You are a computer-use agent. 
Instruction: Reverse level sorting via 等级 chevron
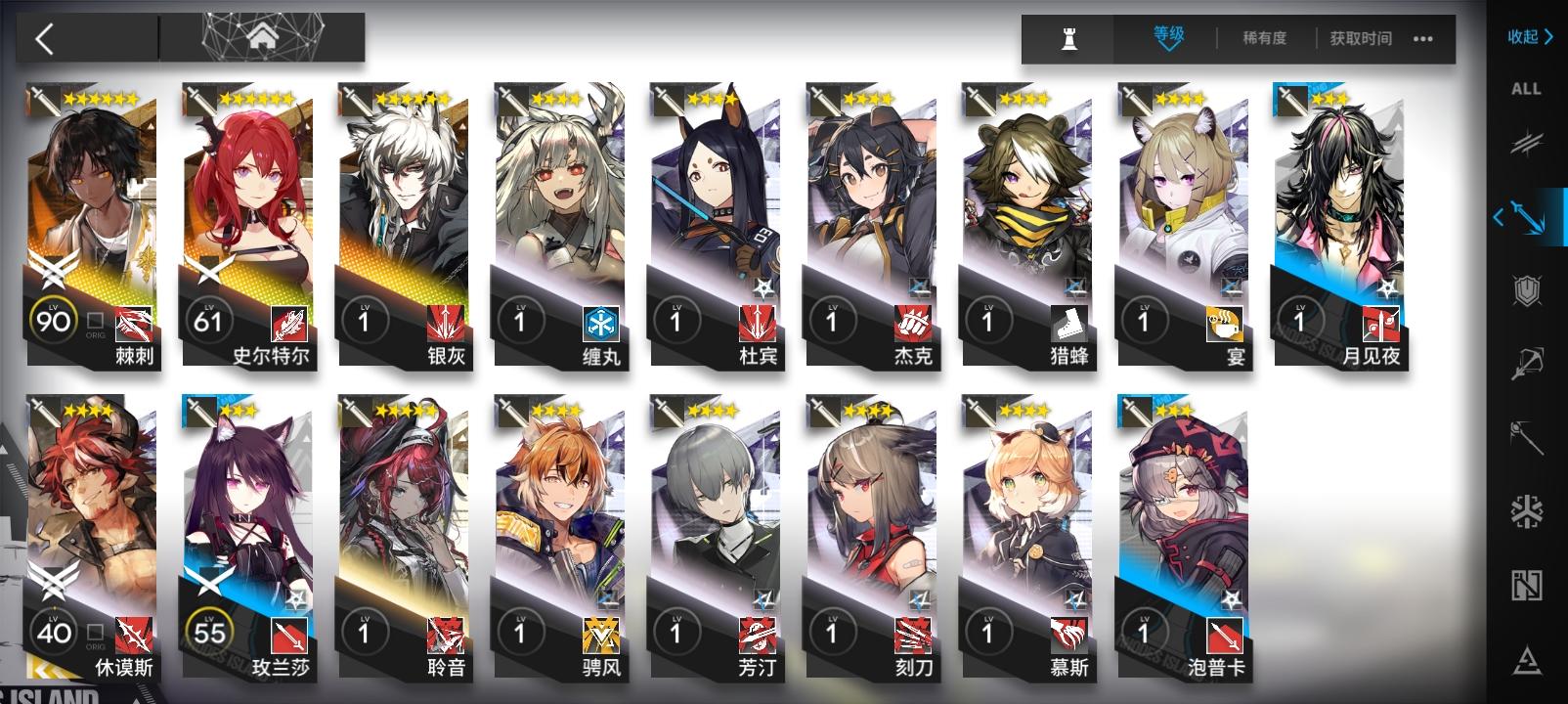(1165, 40)
